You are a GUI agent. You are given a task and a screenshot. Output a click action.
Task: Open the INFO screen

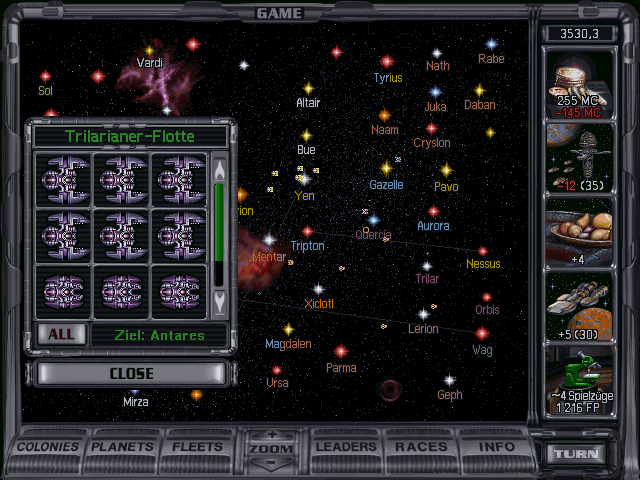click(494, 446)
